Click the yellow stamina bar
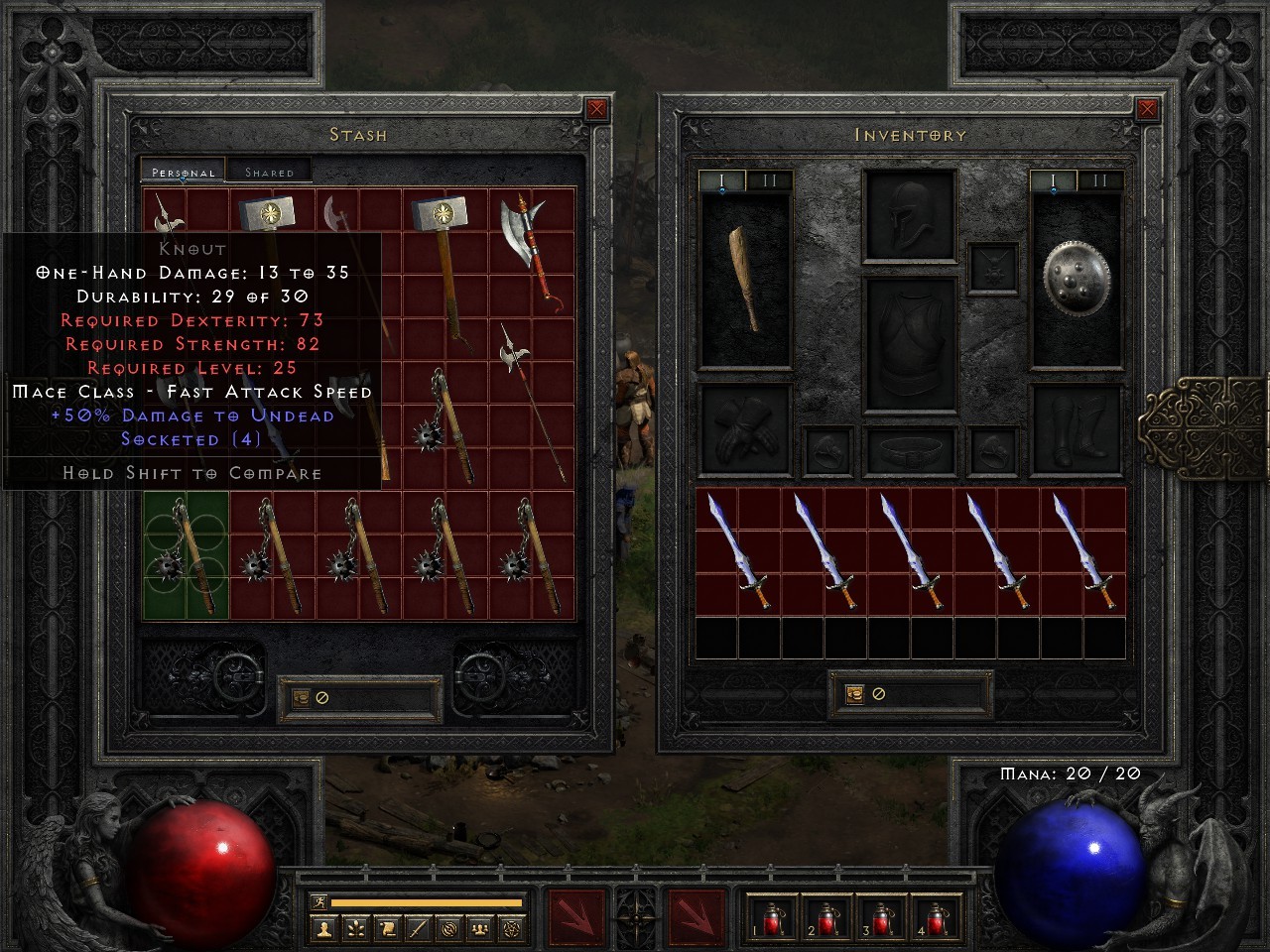 427,902
